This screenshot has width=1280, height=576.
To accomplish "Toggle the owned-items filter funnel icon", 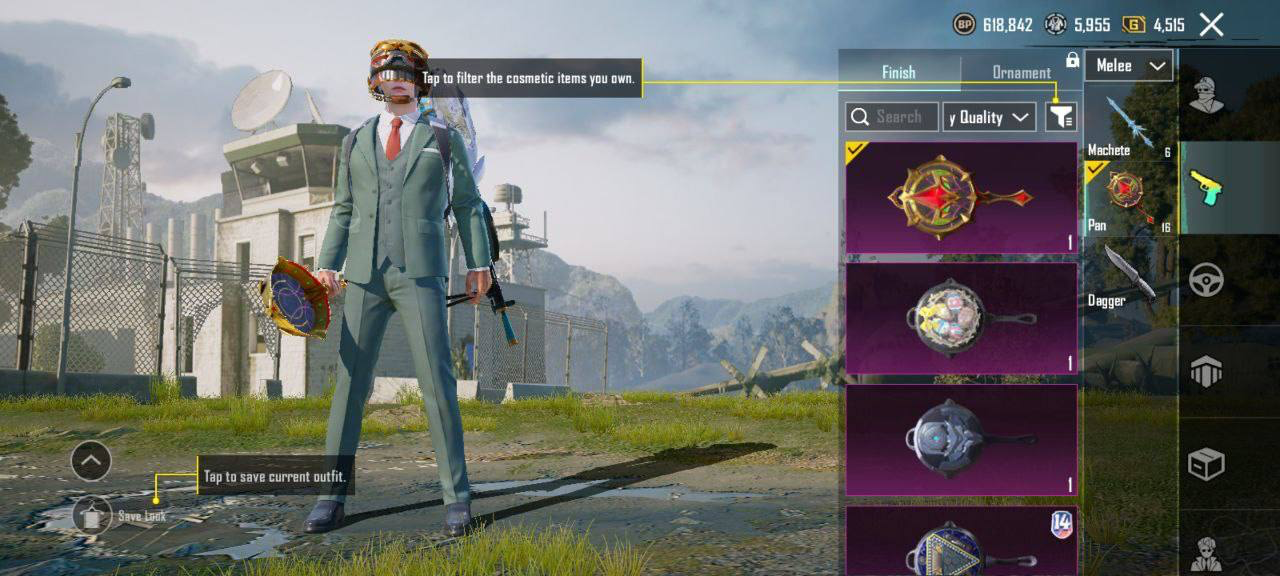I will 1060,117.
